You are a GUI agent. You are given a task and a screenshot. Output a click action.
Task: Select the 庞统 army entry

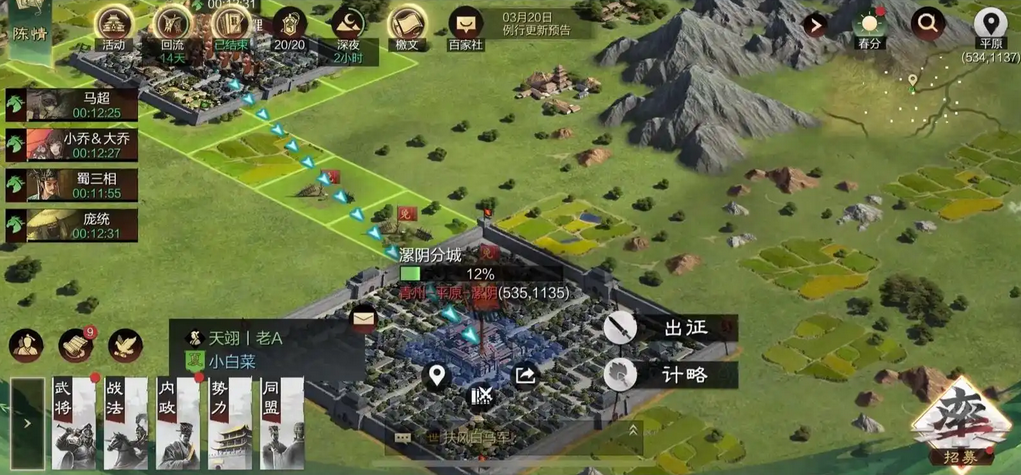click(72, 225)
